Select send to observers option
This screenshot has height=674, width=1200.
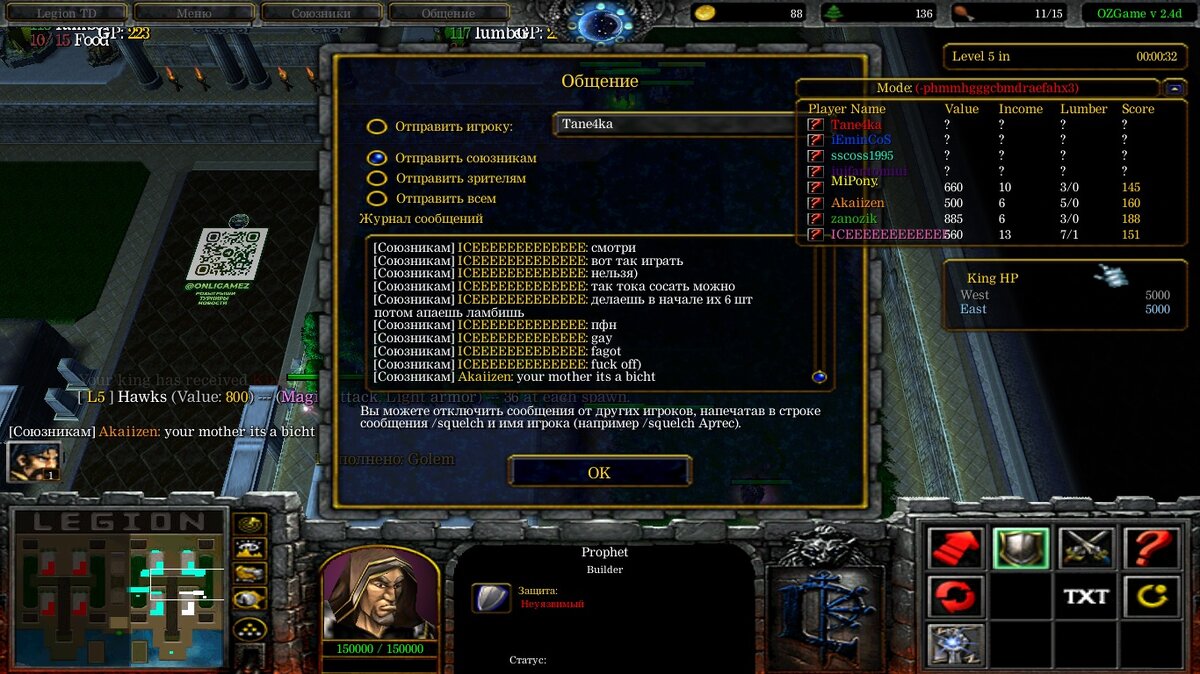pyautogui.click(x=377, y=178)
